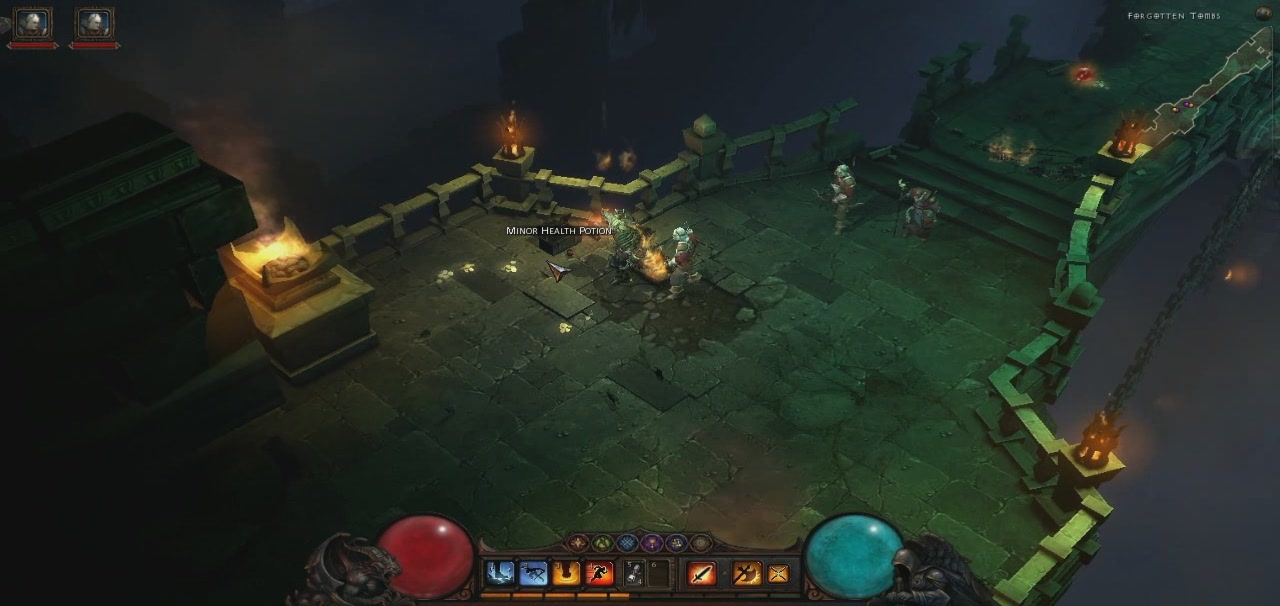Screen dimensions: 1280x606
Task: Open the red-gold round menu button
Action: point(577,543)
